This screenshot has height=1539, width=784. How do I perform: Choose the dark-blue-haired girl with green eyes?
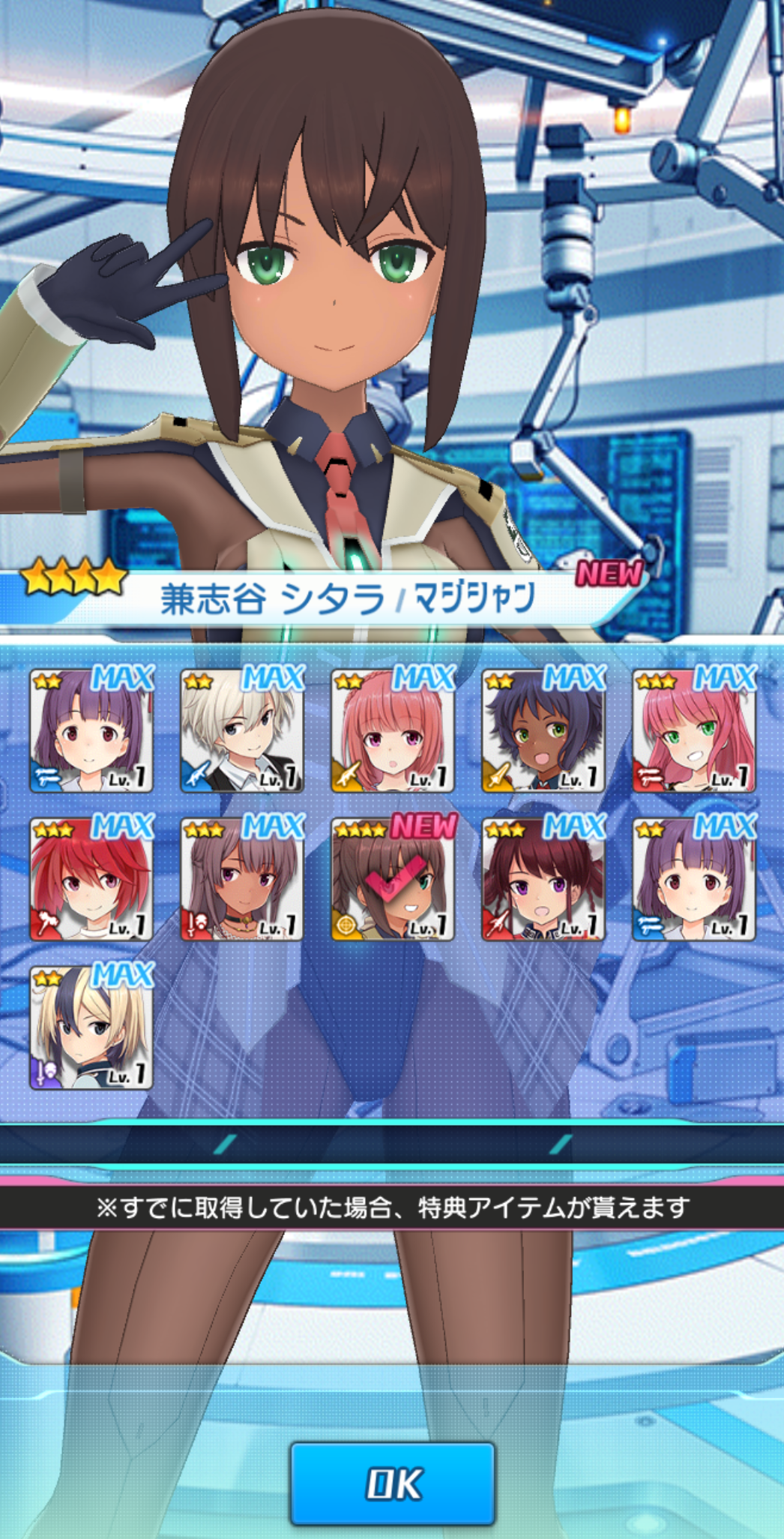[x=543, y=731]
